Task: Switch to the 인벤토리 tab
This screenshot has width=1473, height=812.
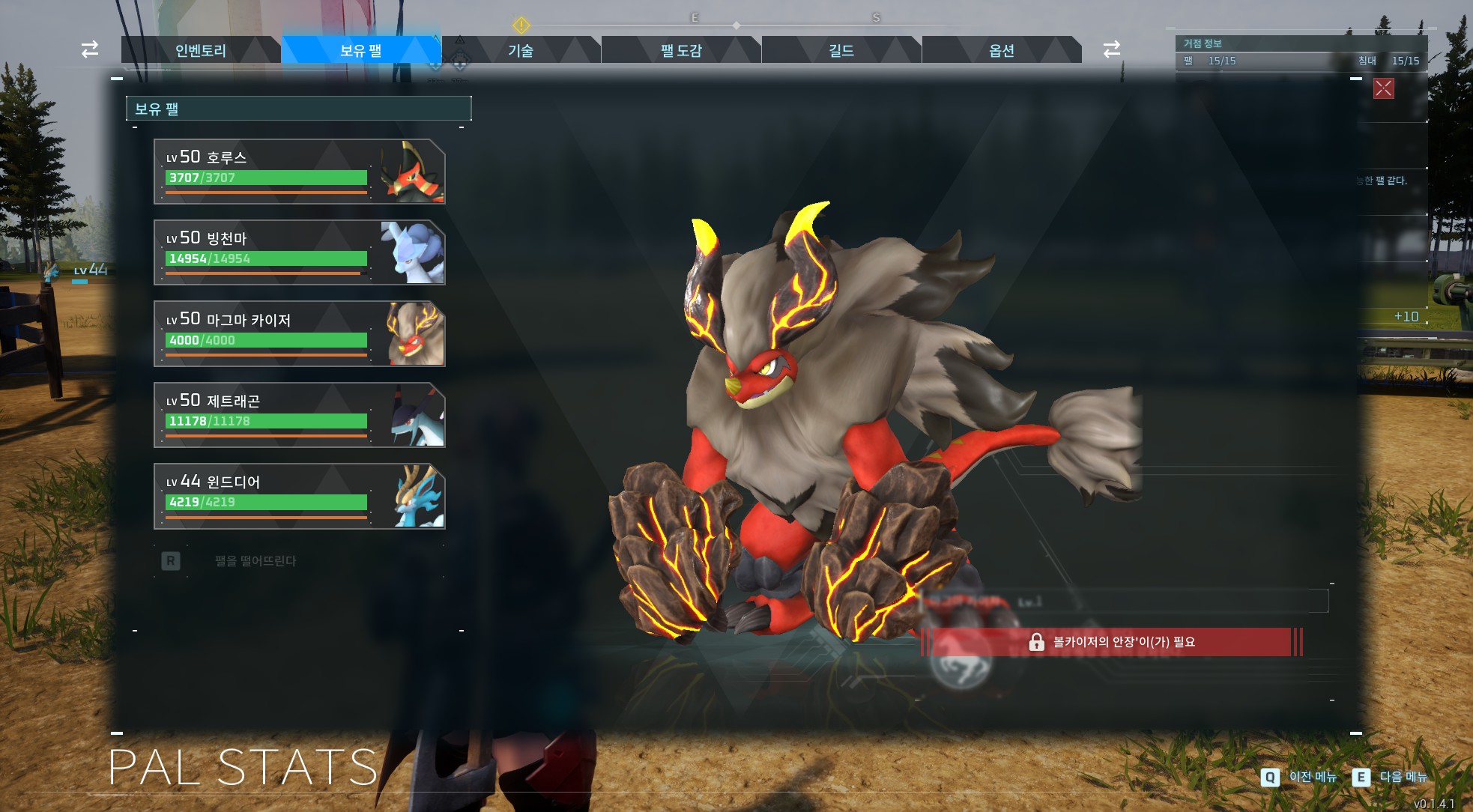Action: [x=200, y=50]
